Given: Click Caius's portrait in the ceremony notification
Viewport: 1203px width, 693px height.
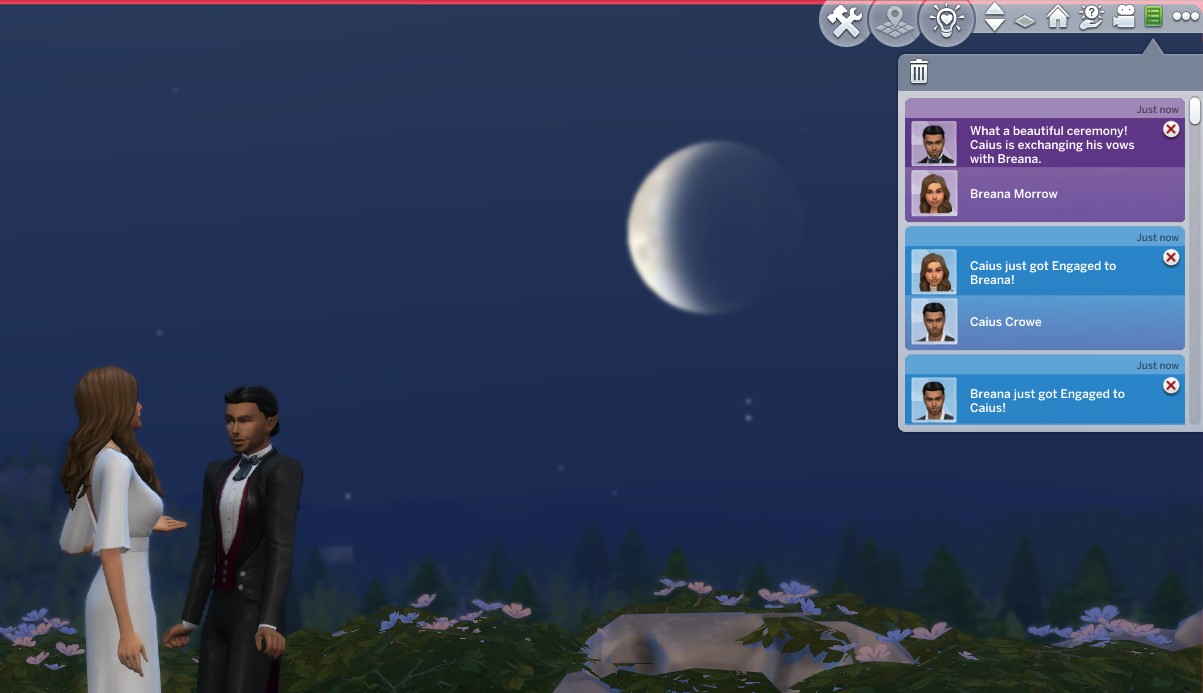Looking at the screenshot, I should coord(934,143).
